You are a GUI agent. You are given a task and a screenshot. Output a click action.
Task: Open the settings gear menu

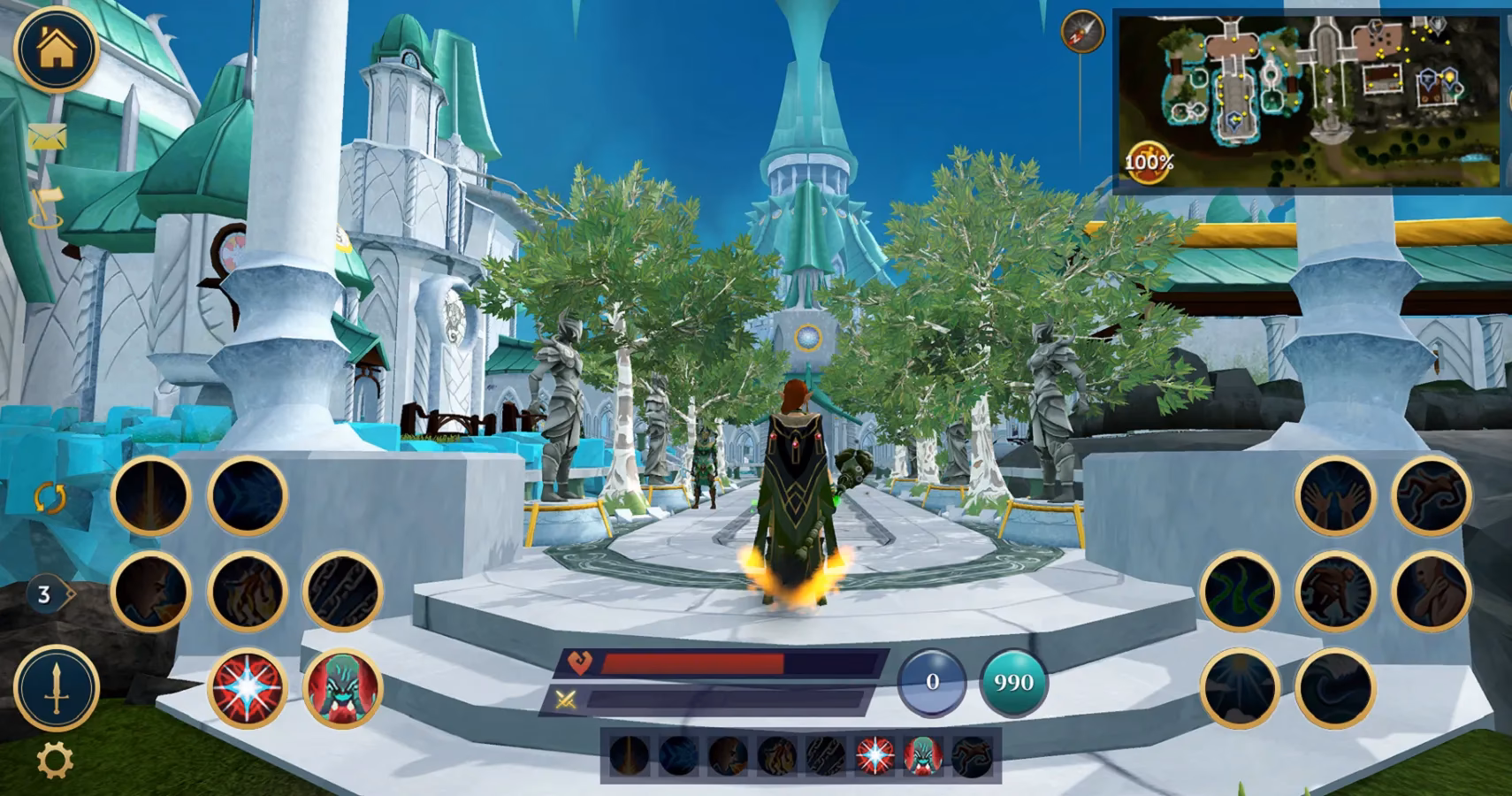pos(50,756)
